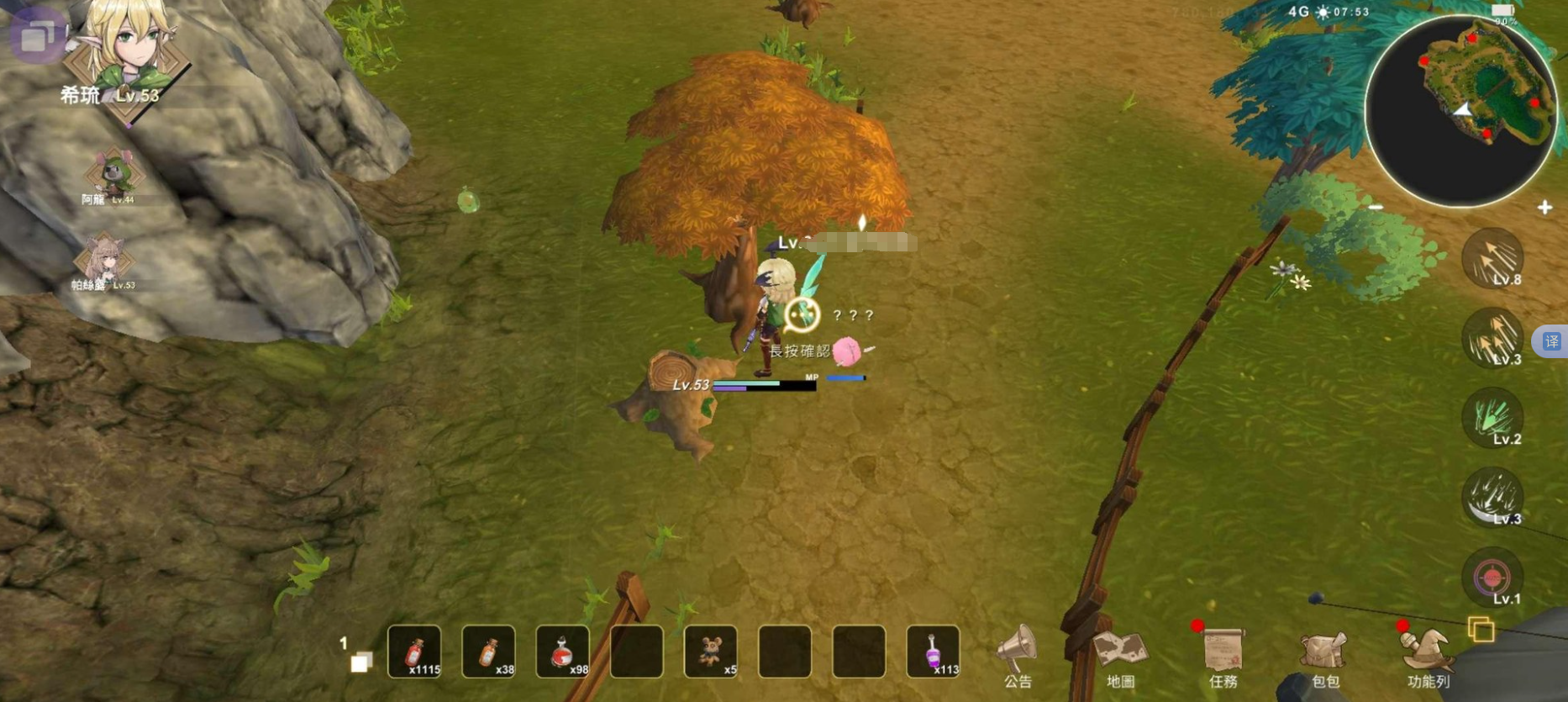This screenshot has height=702, width=1568.
Task: Use the red potion stack x1115
Action: pyautogui.click(x=414, y=652)
